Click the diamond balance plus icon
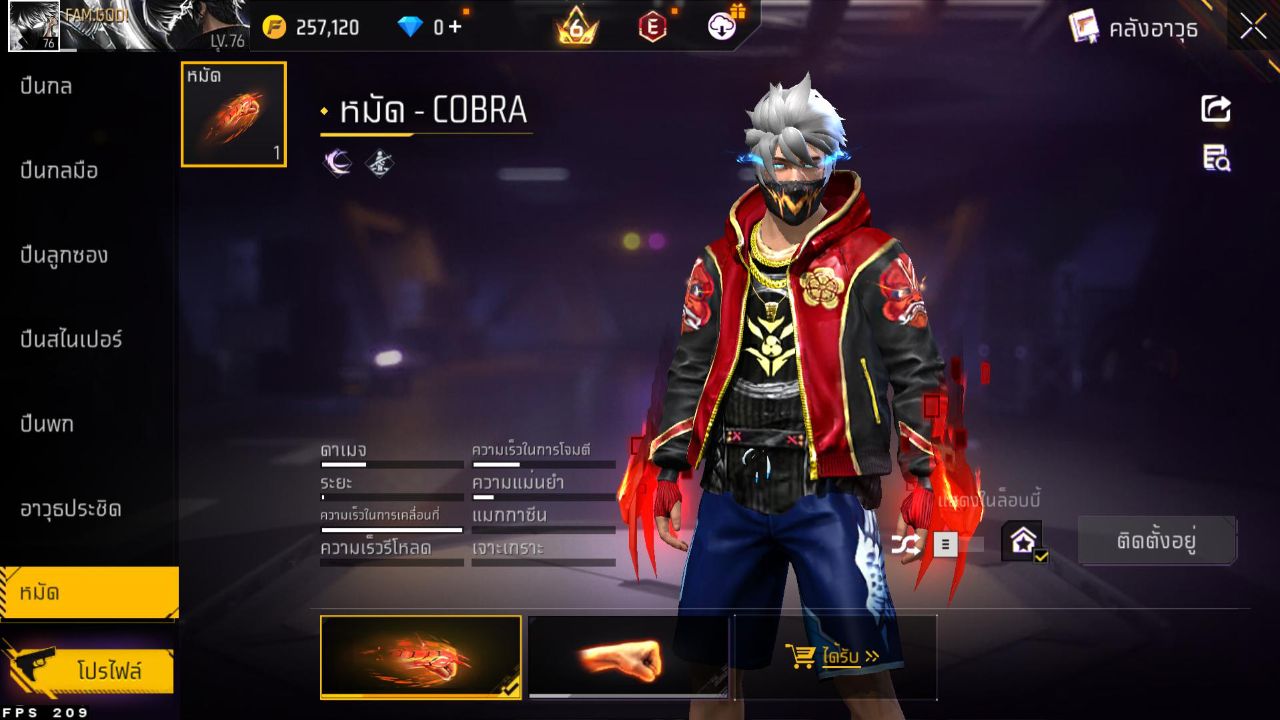 pyautogui.click(x=445, y=27)
